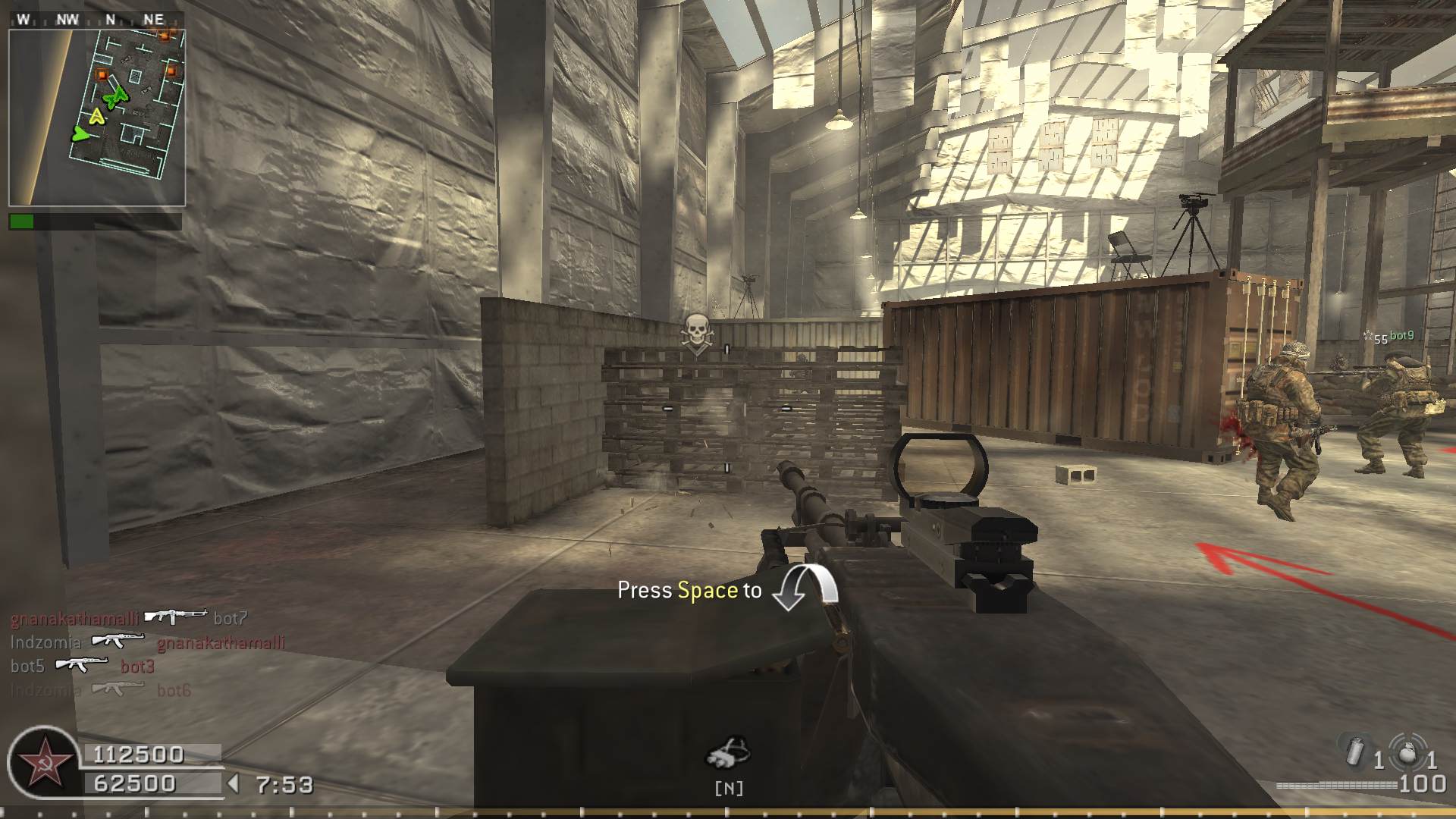The height and width of the screenshot is (819, 1456).
Task: Select the yellow player arrow on minimap
Action: click(x=96, y=116)
